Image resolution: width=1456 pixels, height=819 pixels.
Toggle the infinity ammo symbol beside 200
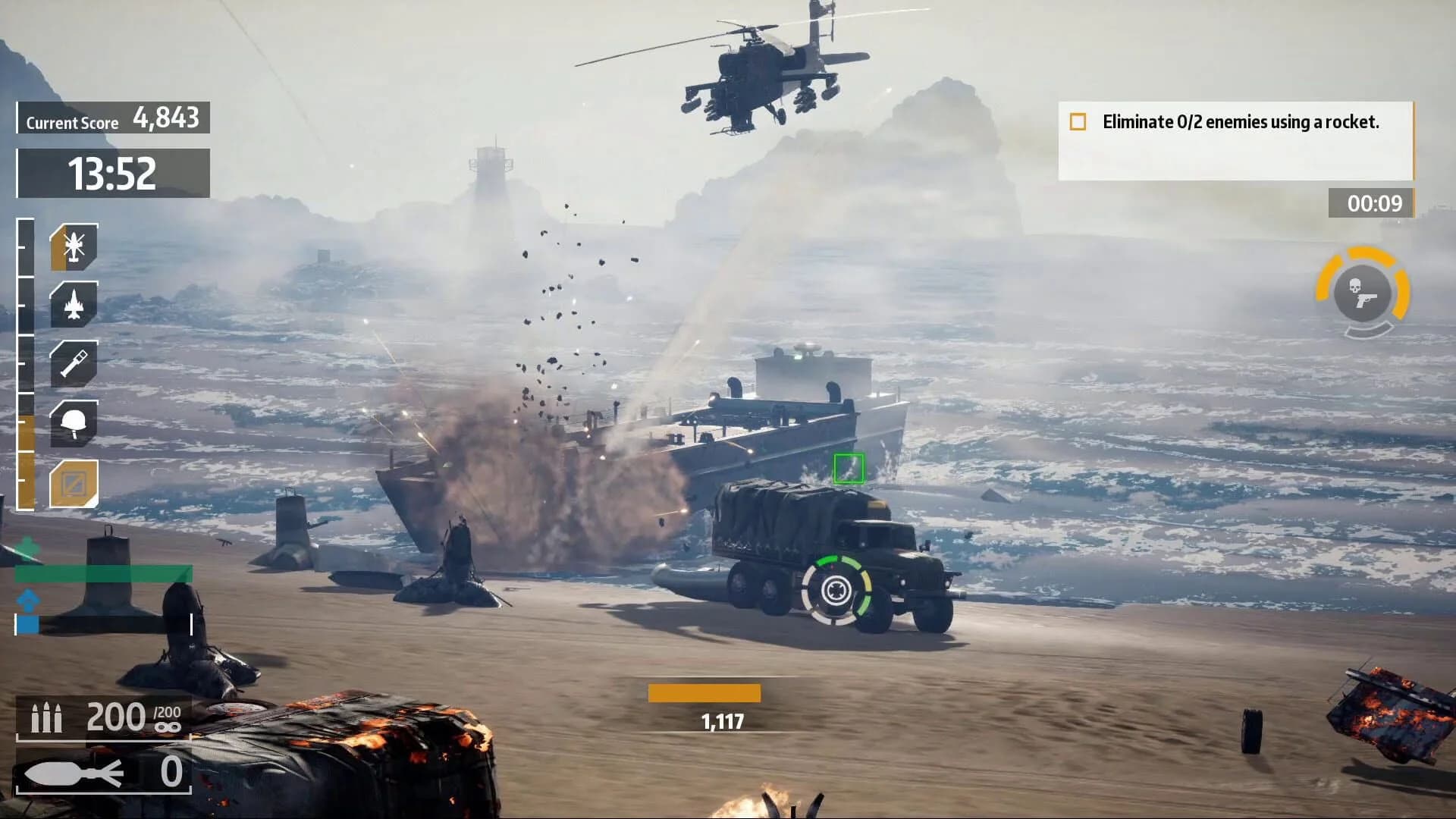(x=168, y=726)
